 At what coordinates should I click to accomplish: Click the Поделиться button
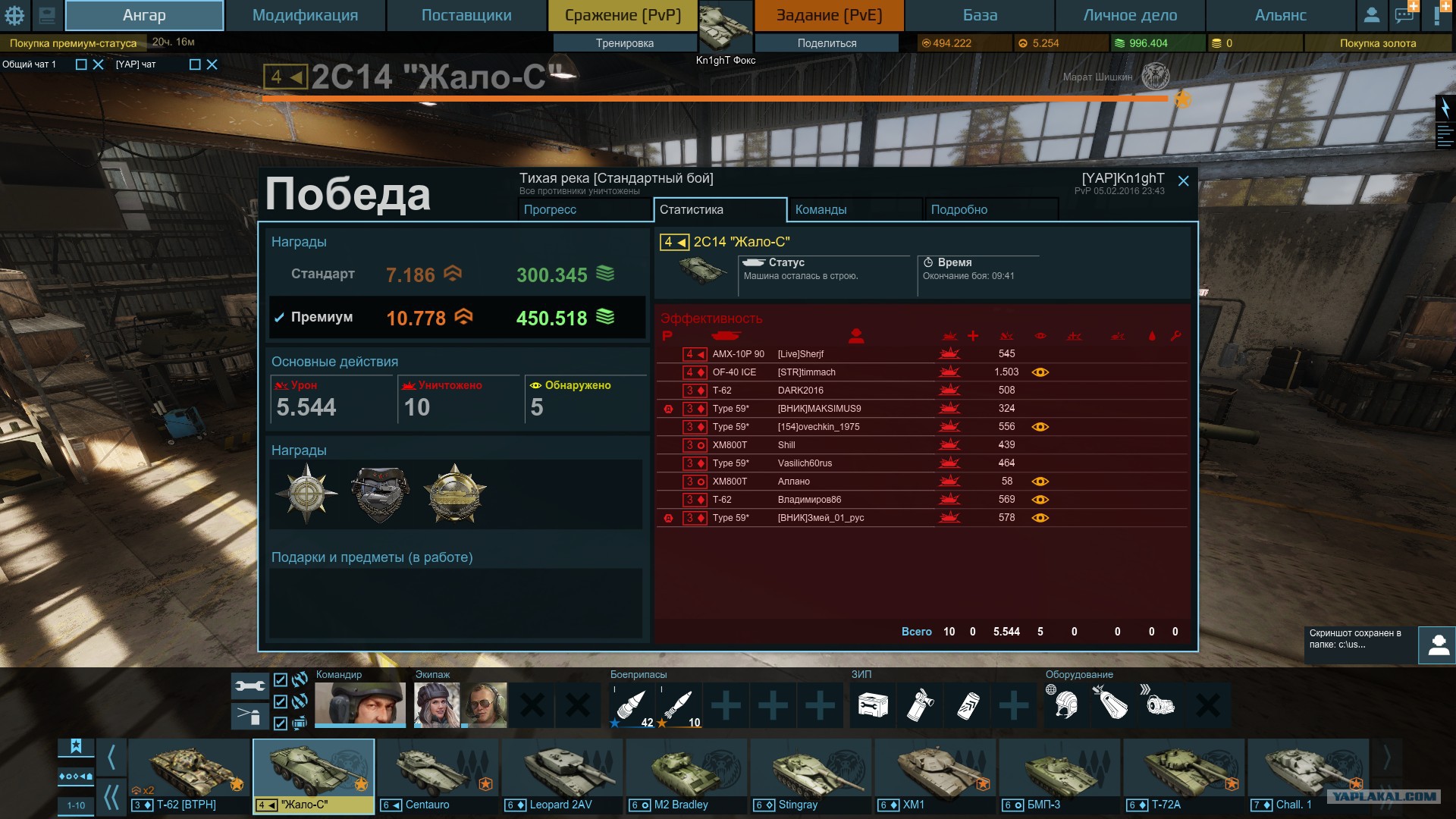(x=827, y=43)
